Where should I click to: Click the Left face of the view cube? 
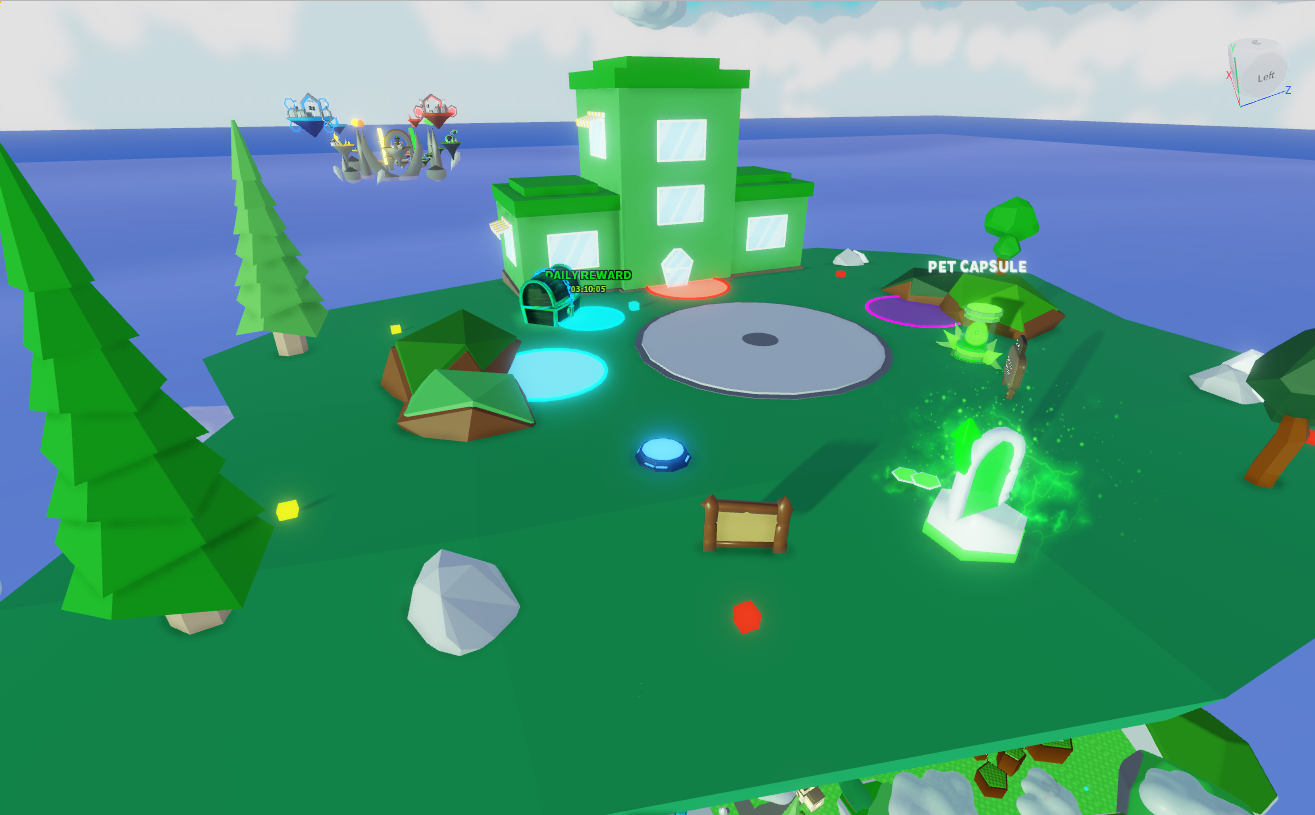(x=1265, y=76)
